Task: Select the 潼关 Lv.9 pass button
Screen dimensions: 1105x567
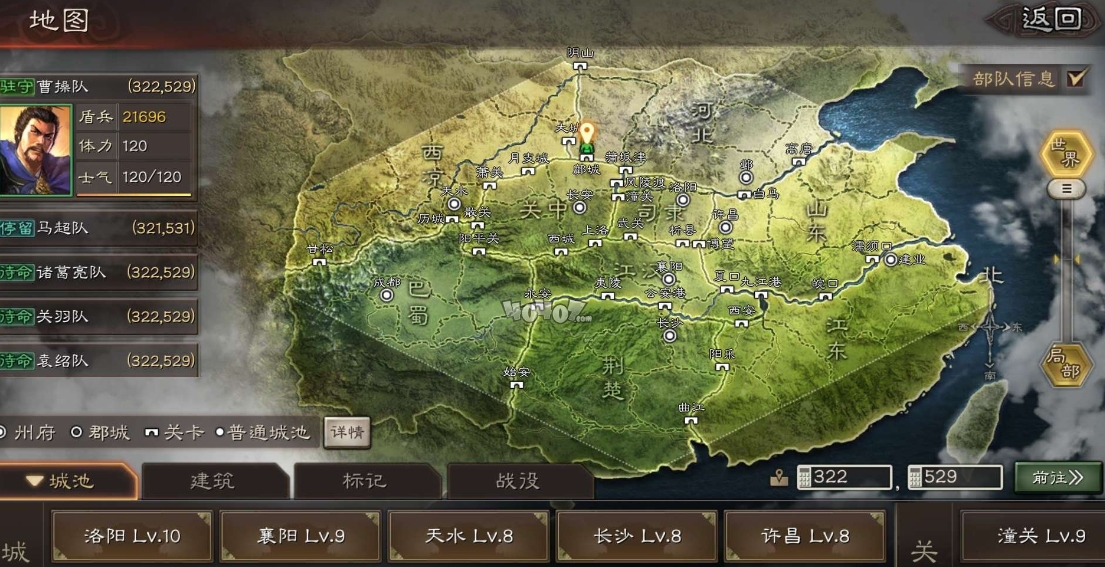Action: tap(1034, 536)
